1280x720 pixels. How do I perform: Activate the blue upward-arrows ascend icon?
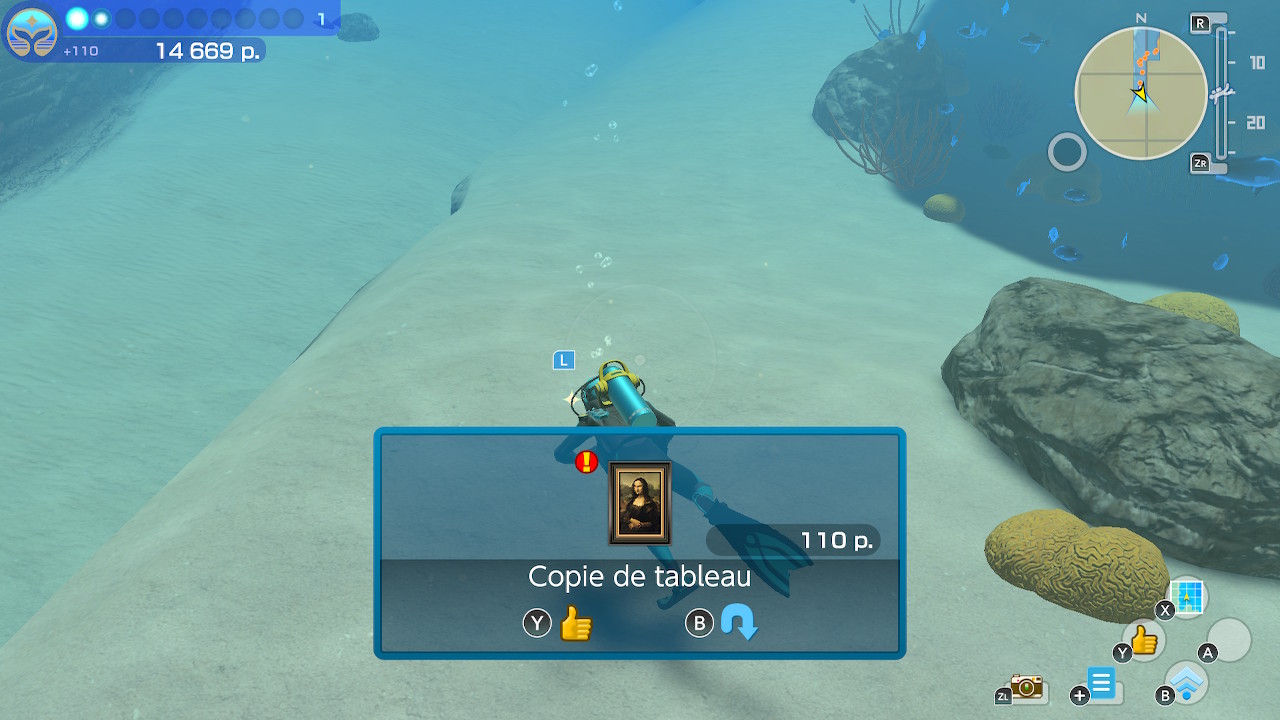(x=1188, y=682)
